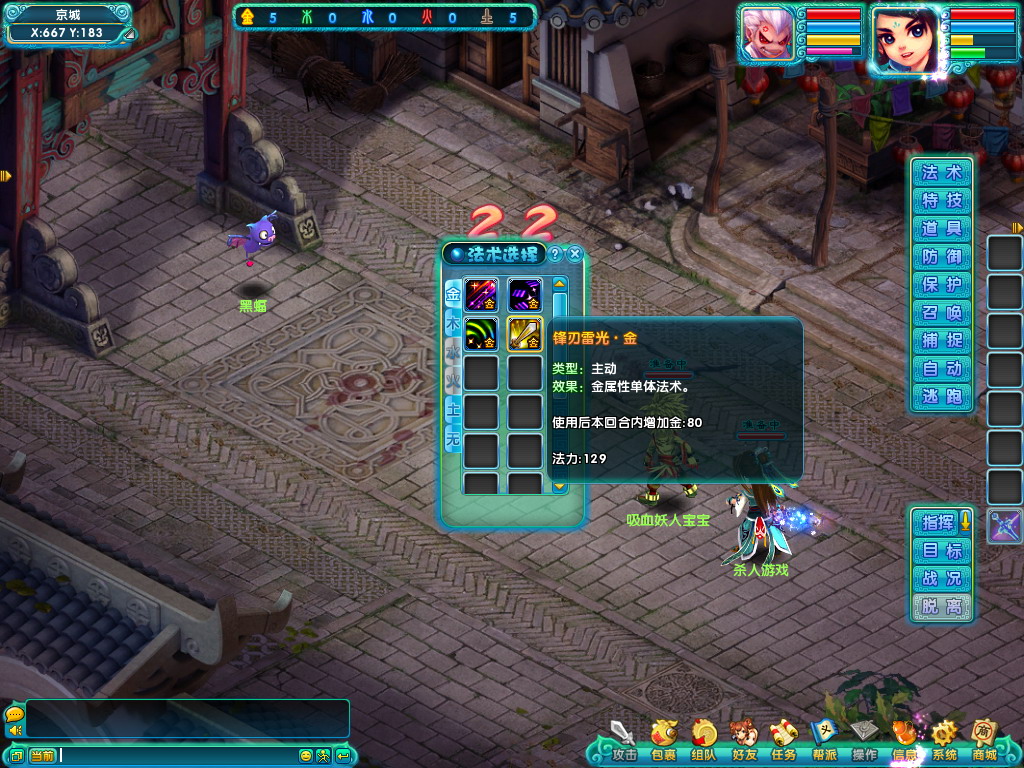
Task: Close the 法术选择 spell selection panel
Action: point(575,254)
